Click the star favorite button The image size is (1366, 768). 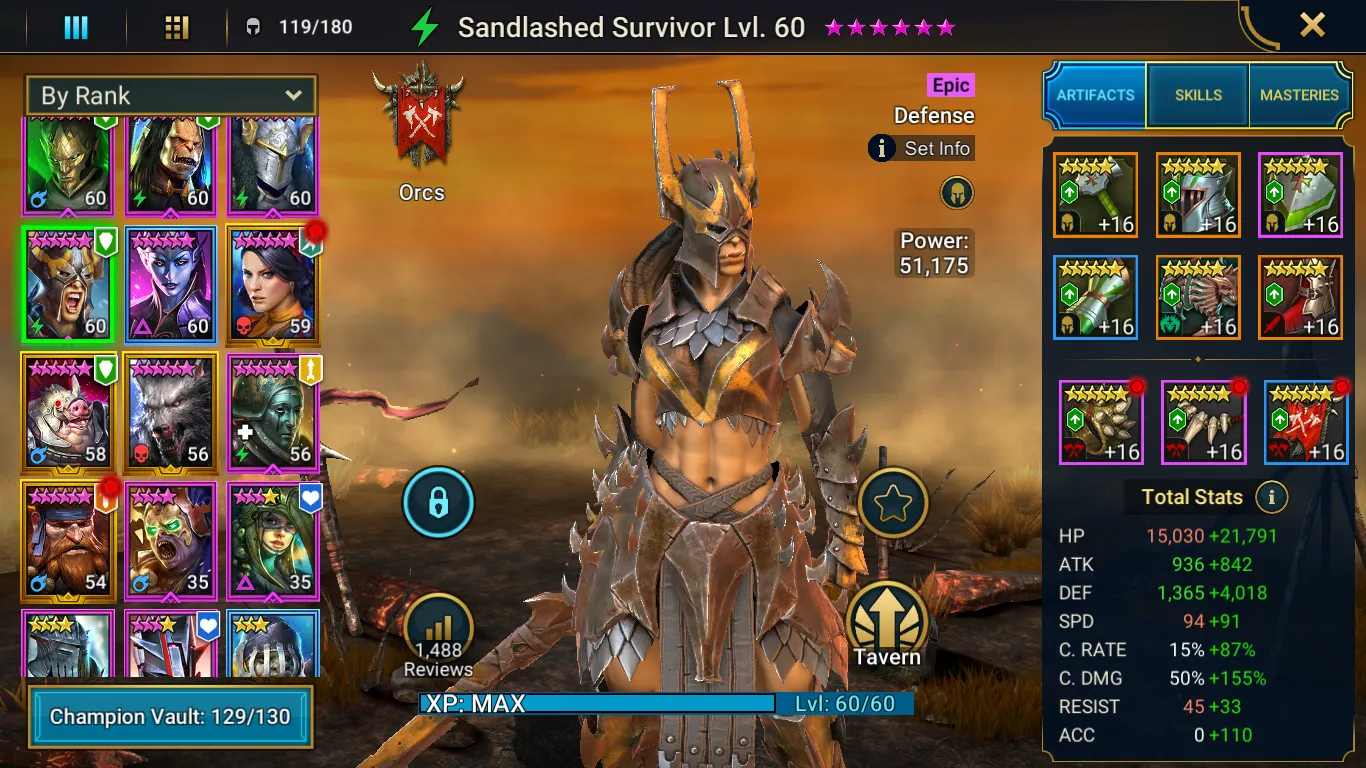[x=892, y=503]
